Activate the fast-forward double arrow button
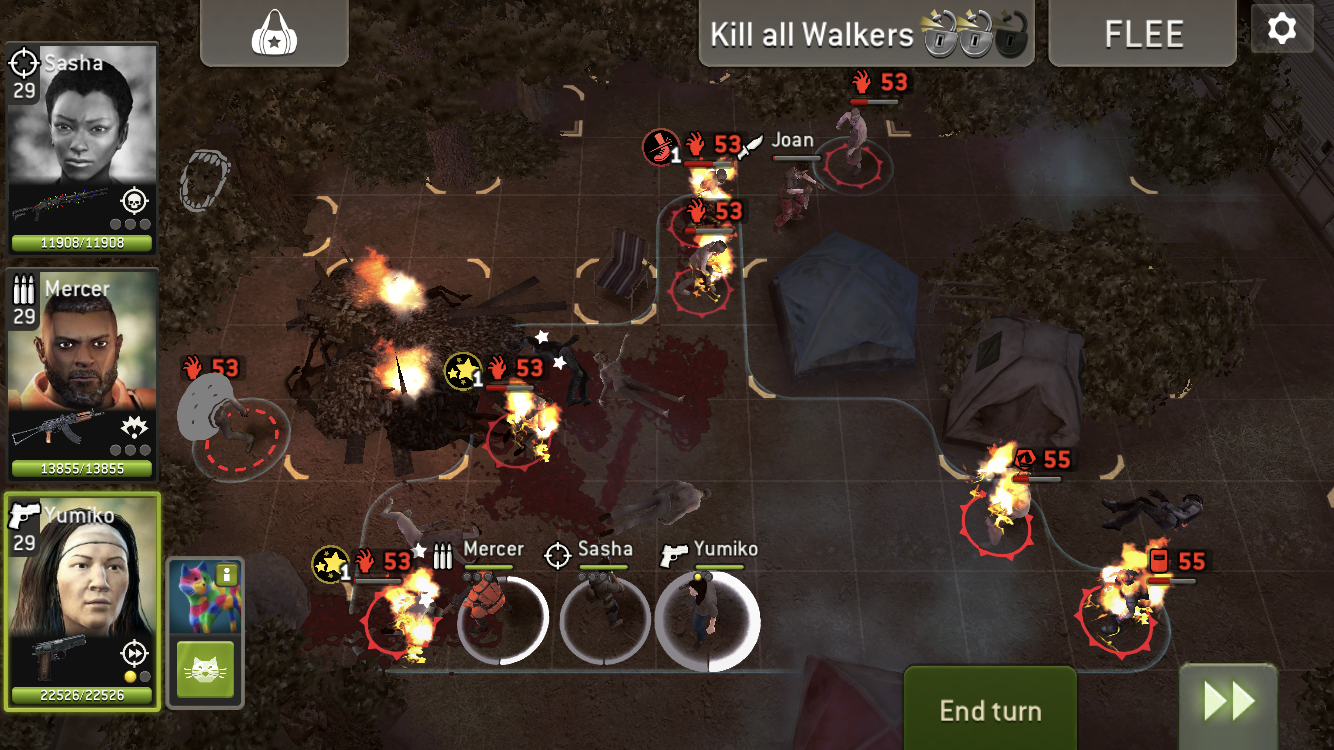This screenshot has width=1334, height=750. pos(1228,703)
